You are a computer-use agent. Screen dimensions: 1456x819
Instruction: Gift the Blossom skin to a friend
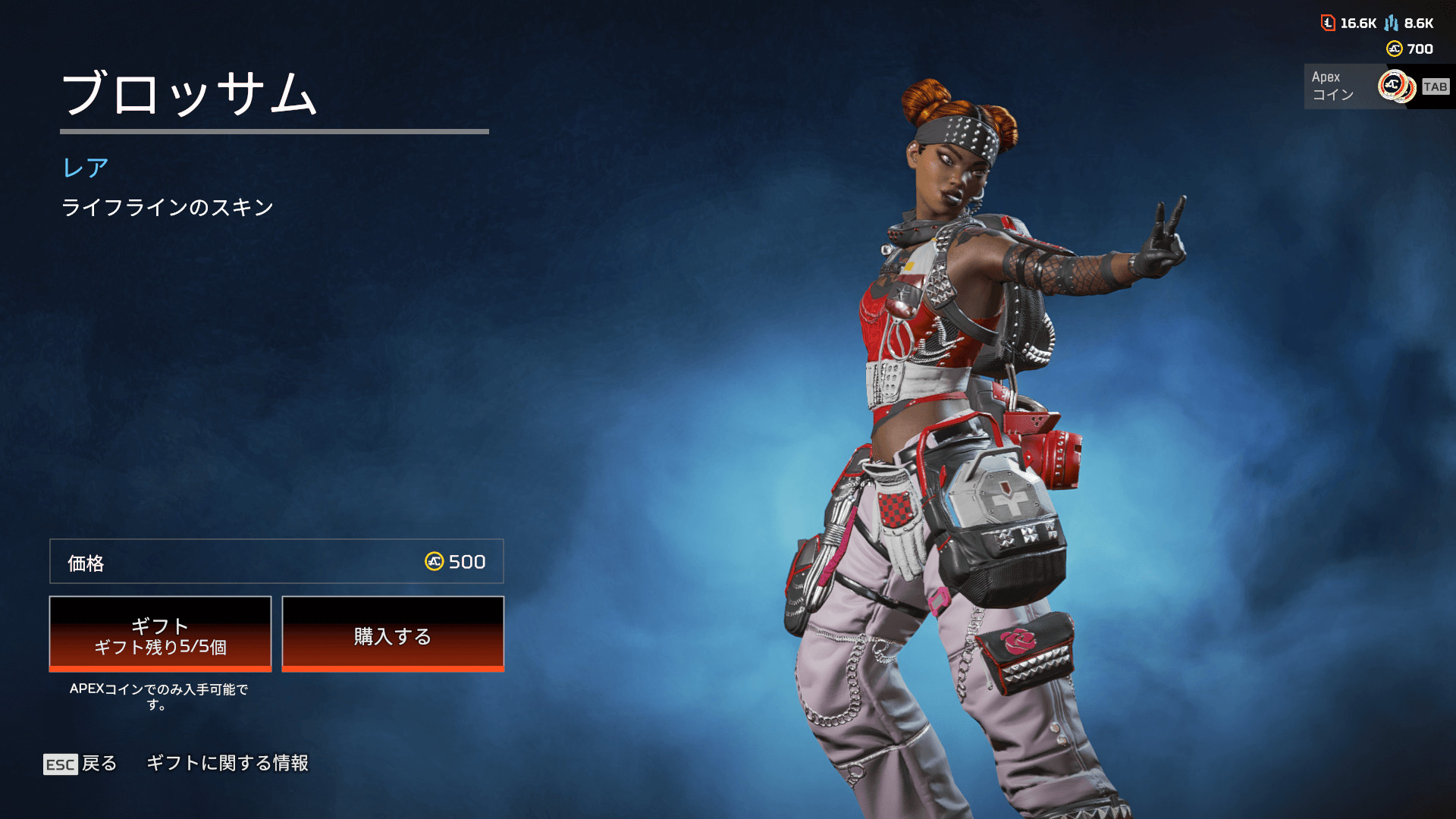point(160,634)
